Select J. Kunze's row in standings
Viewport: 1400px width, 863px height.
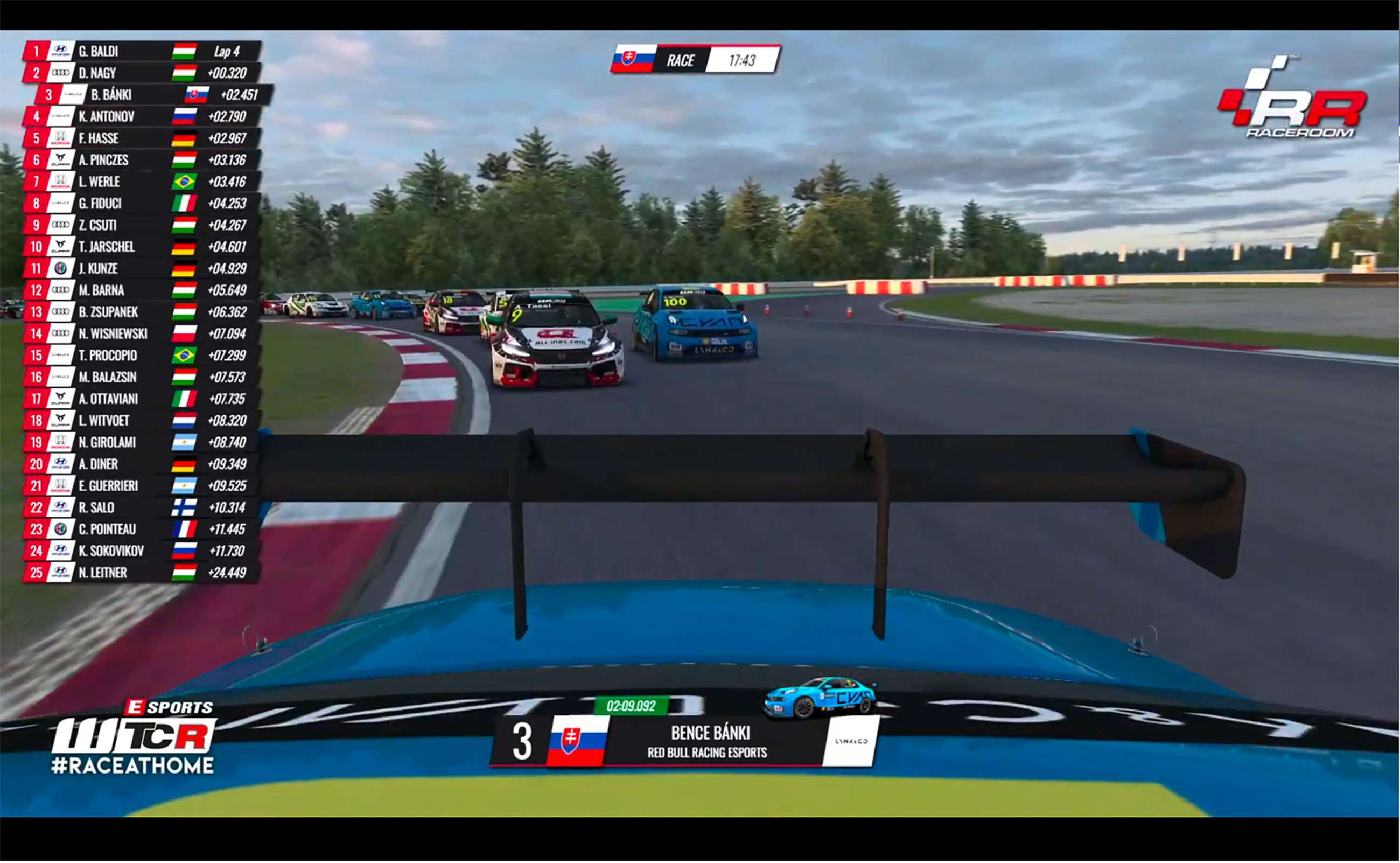141,268
